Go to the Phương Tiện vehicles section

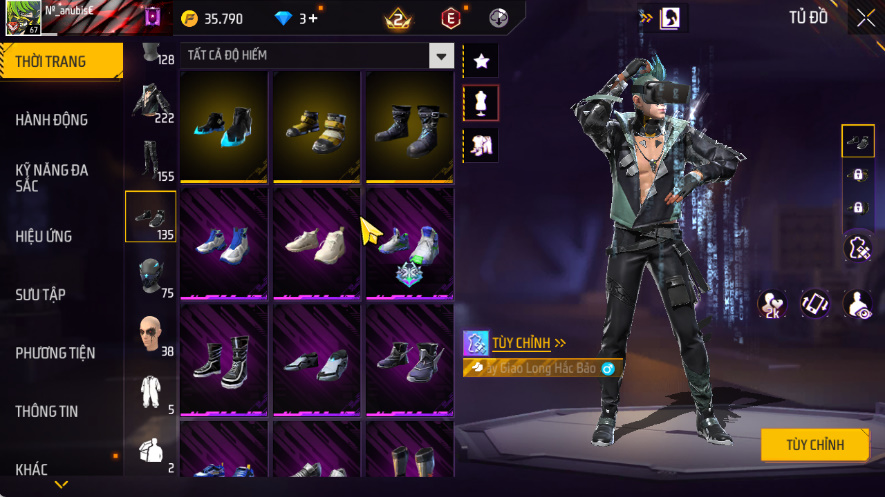pyautogui.click(x=55, y=353)
